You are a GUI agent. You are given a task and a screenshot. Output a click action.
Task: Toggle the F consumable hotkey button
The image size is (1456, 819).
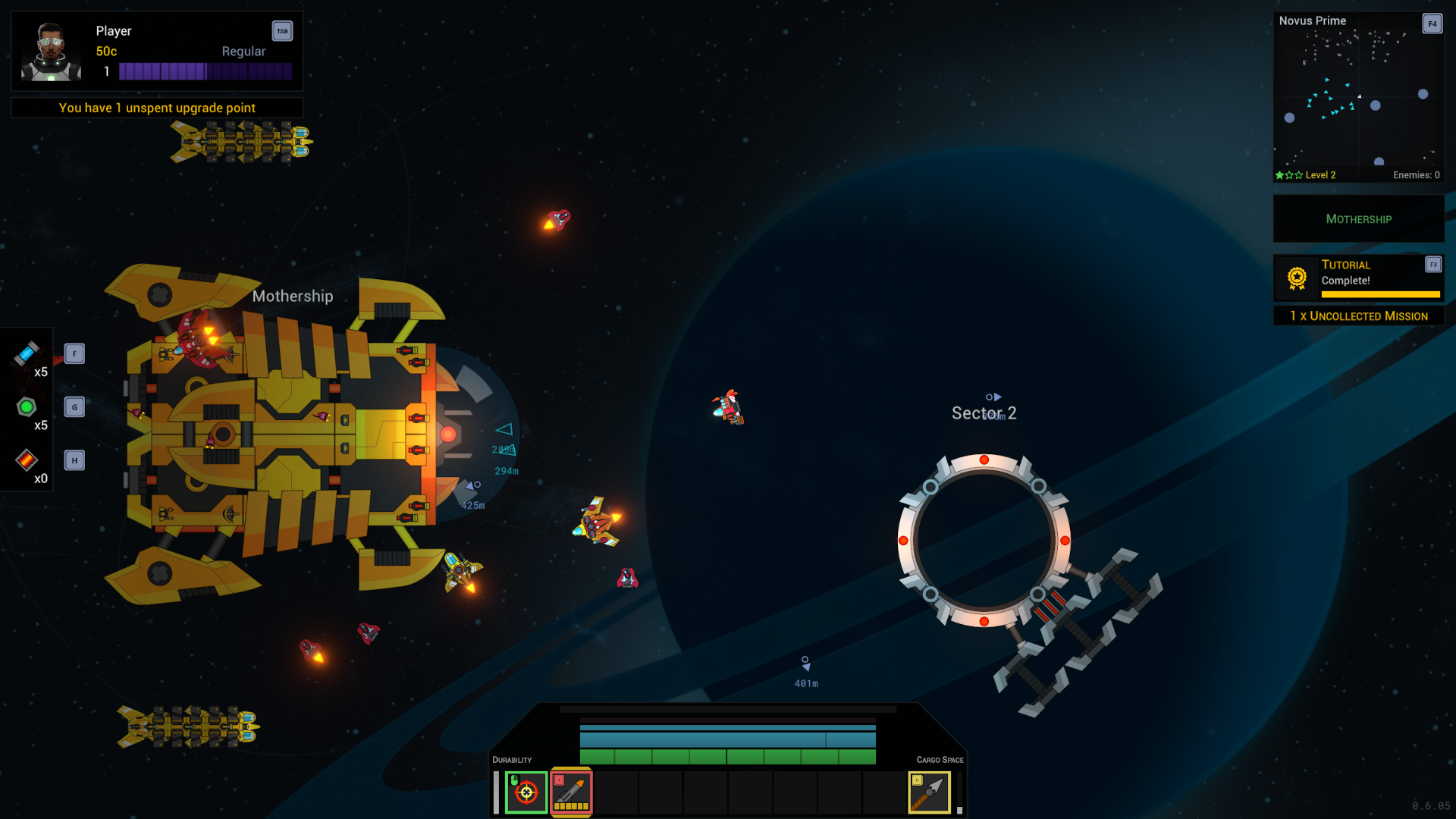(74, 353)
